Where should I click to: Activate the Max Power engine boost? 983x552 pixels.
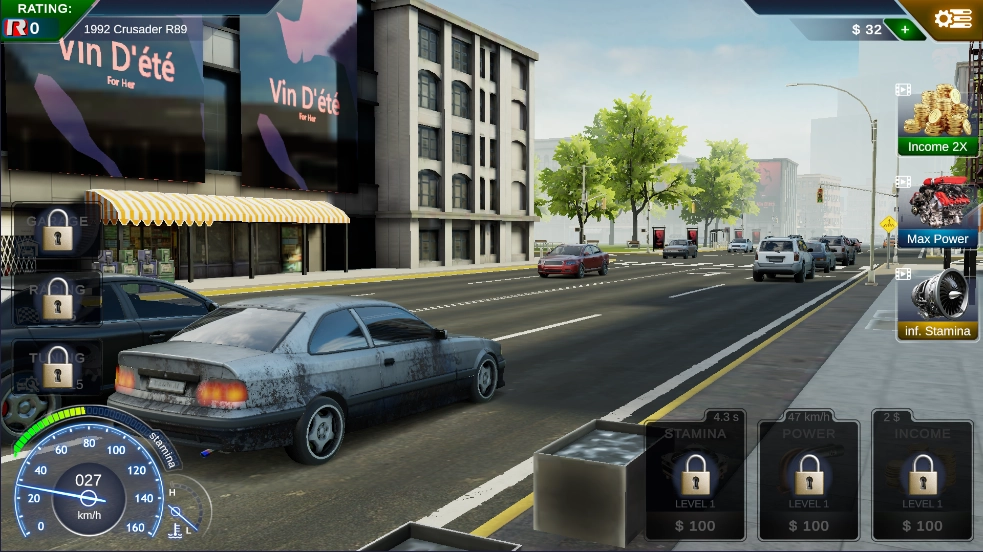pos(937,212)
